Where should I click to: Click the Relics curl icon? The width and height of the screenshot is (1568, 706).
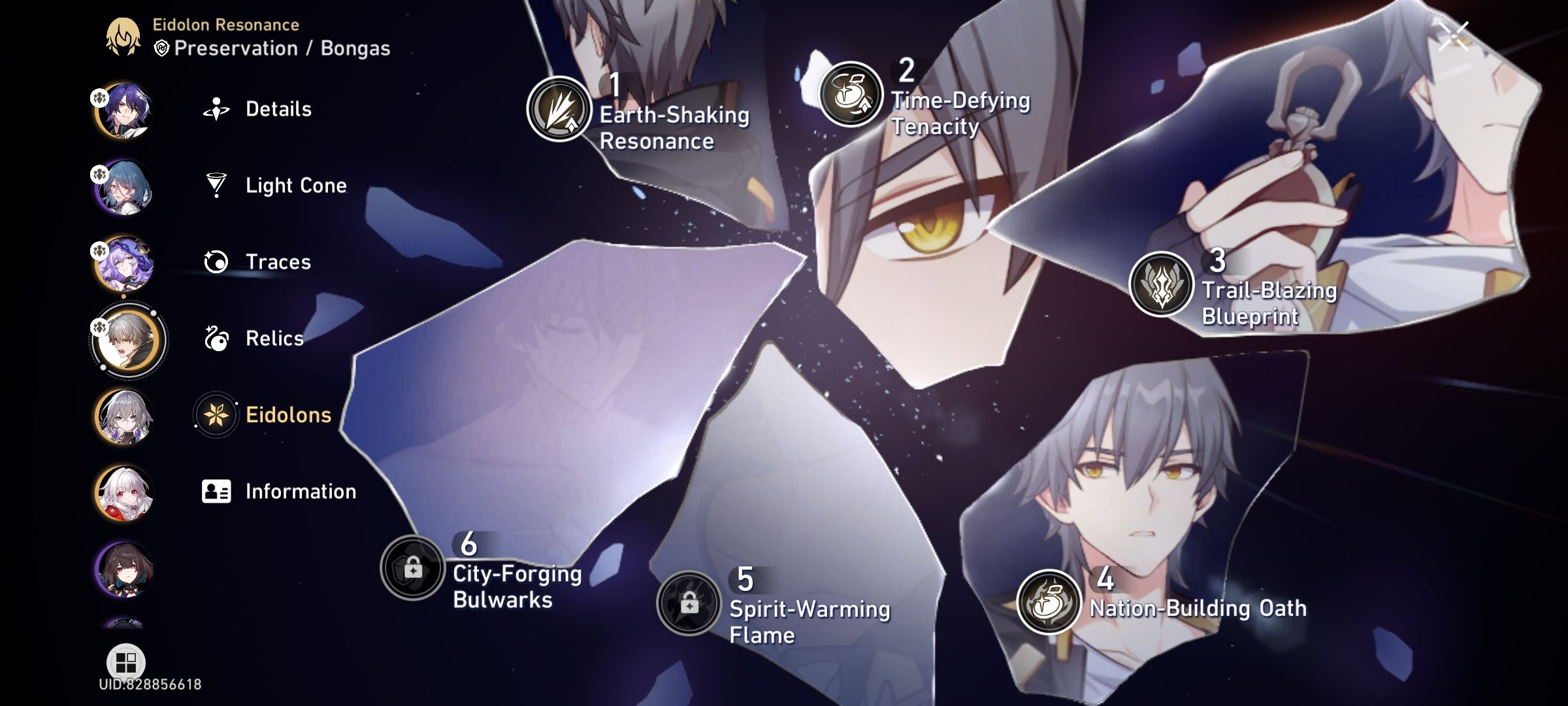coord(216,339)
